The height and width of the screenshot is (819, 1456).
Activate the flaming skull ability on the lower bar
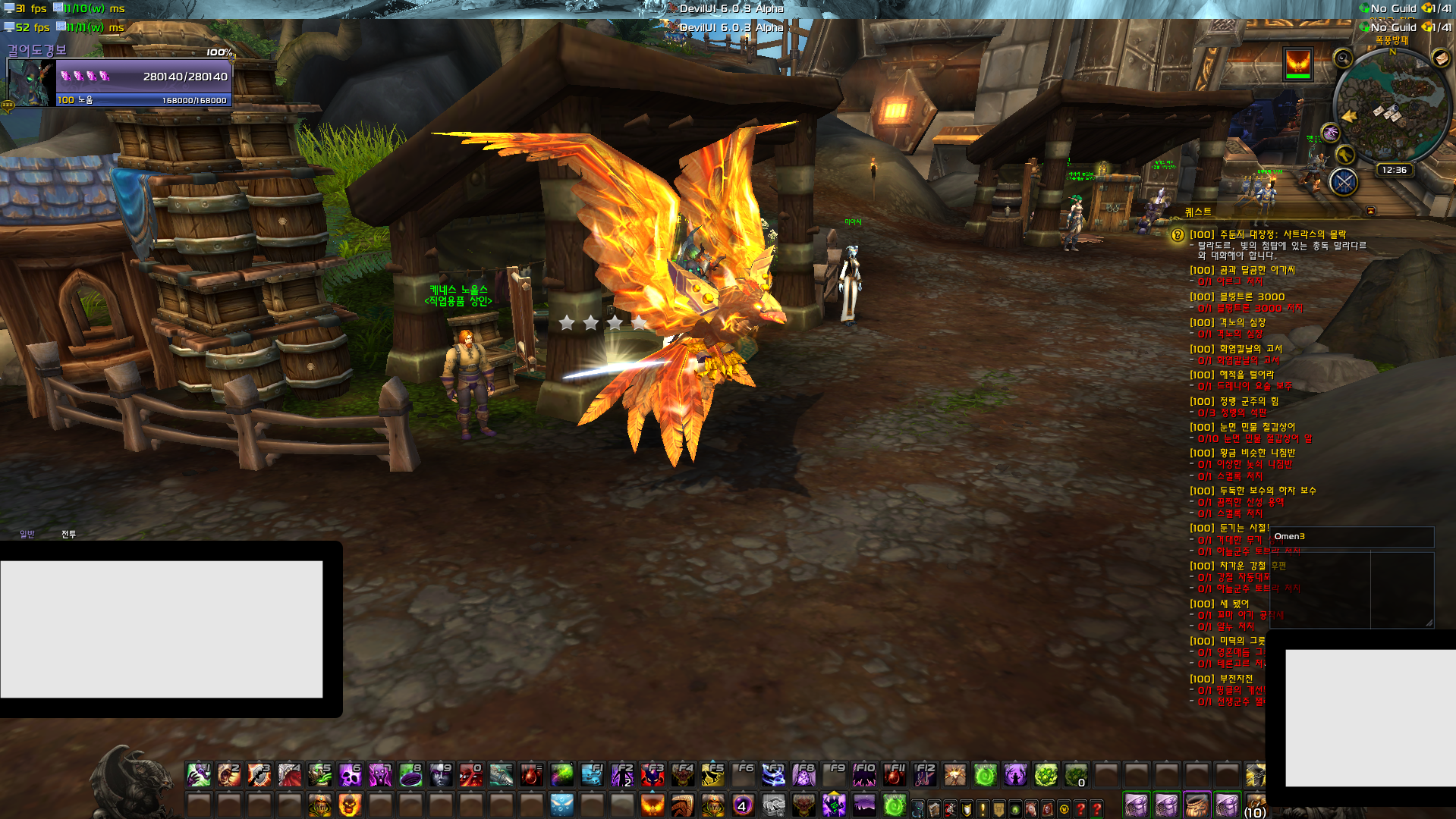pyautogui.click(x=350, y=805)
